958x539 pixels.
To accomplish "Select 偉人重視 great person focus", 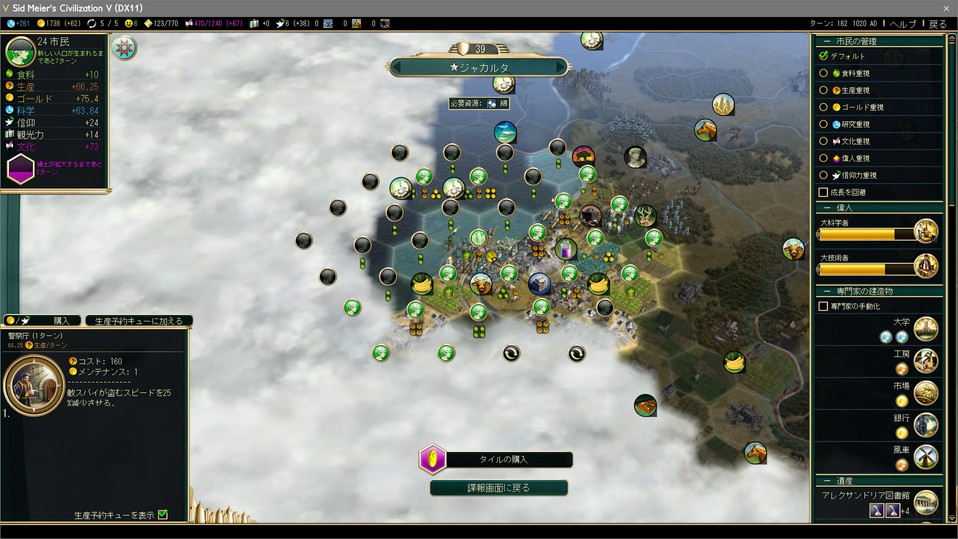I will (824, 158).
